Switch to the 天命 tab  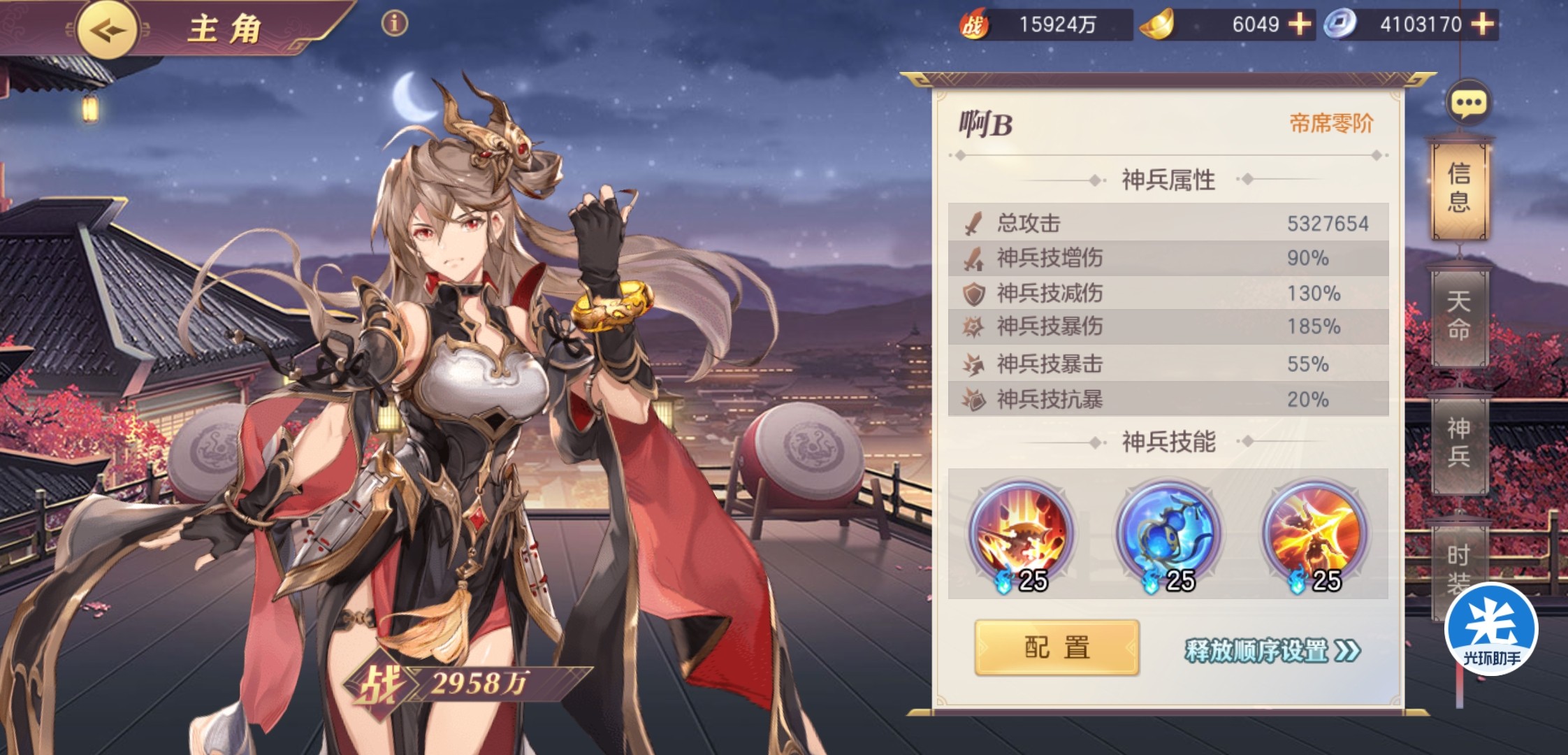click(1459, 316)
